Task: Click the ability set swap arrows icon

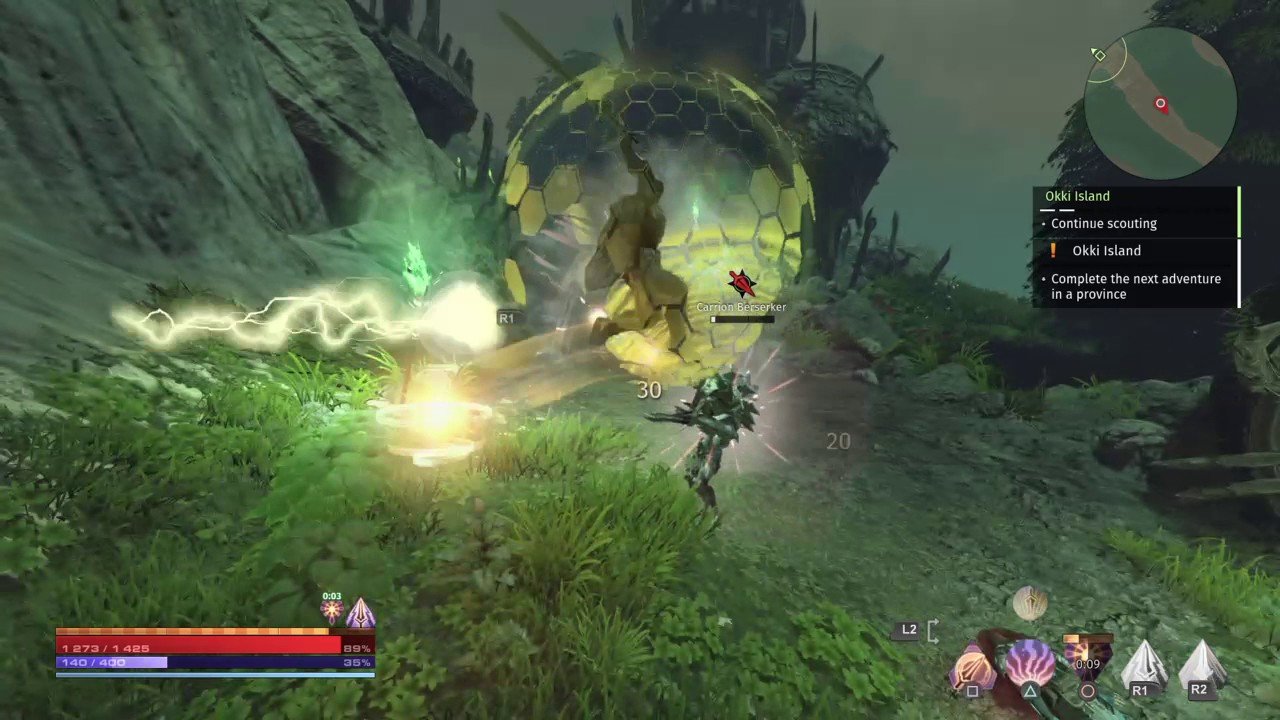Action: click(933, 630)
